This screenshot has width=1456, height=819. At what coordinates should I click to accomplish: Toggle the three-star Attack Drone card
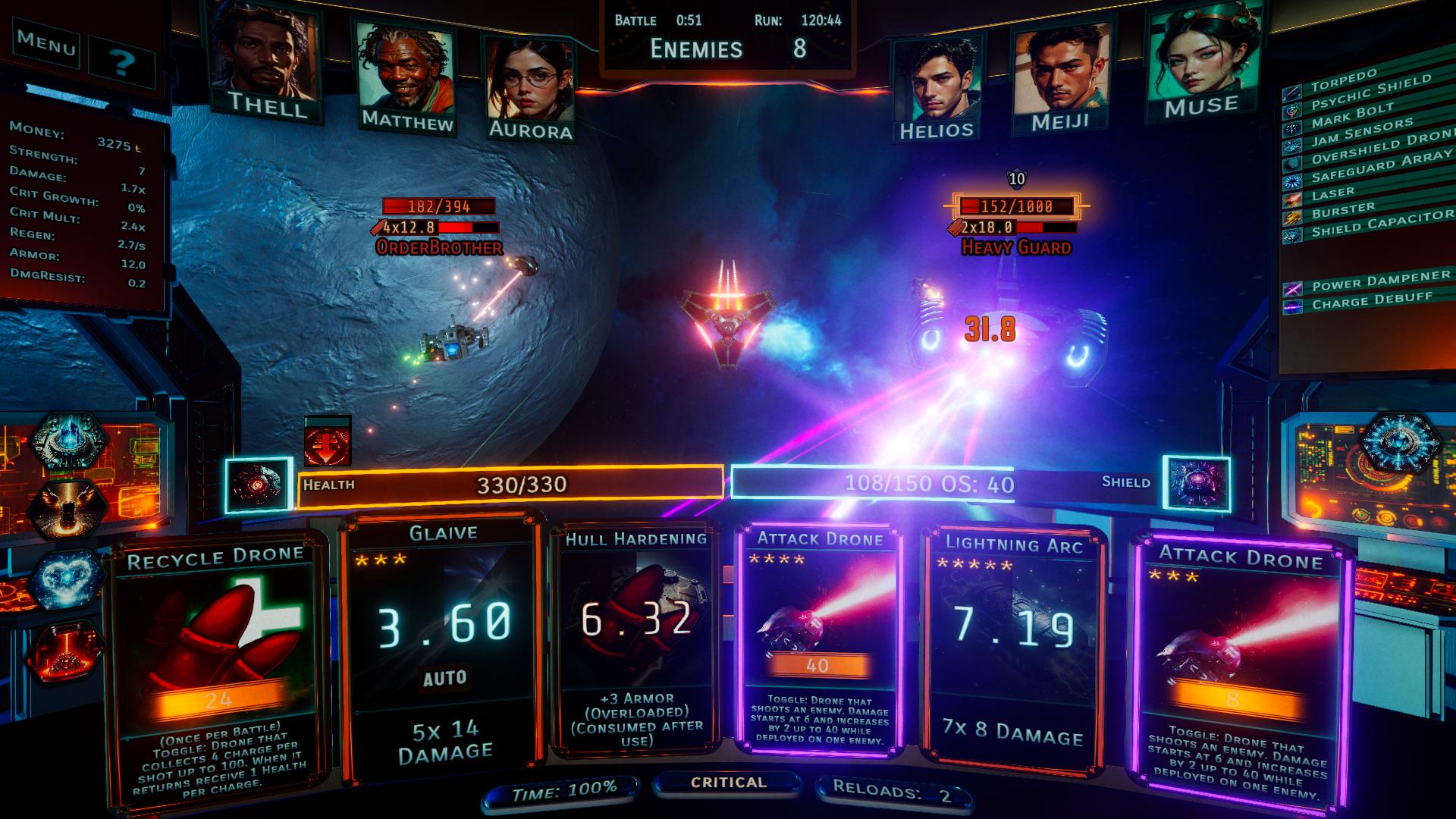tap(1239, 667)
